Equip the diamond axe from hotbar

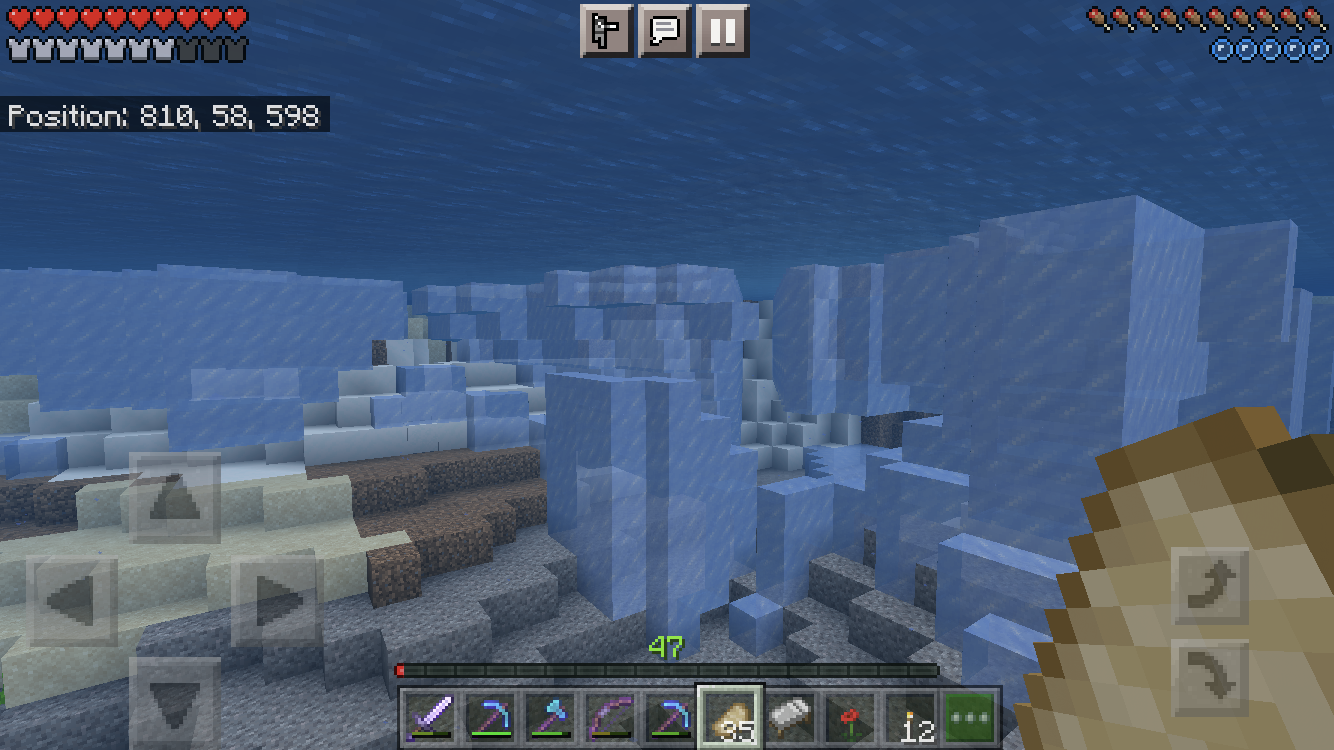(551, 717)
